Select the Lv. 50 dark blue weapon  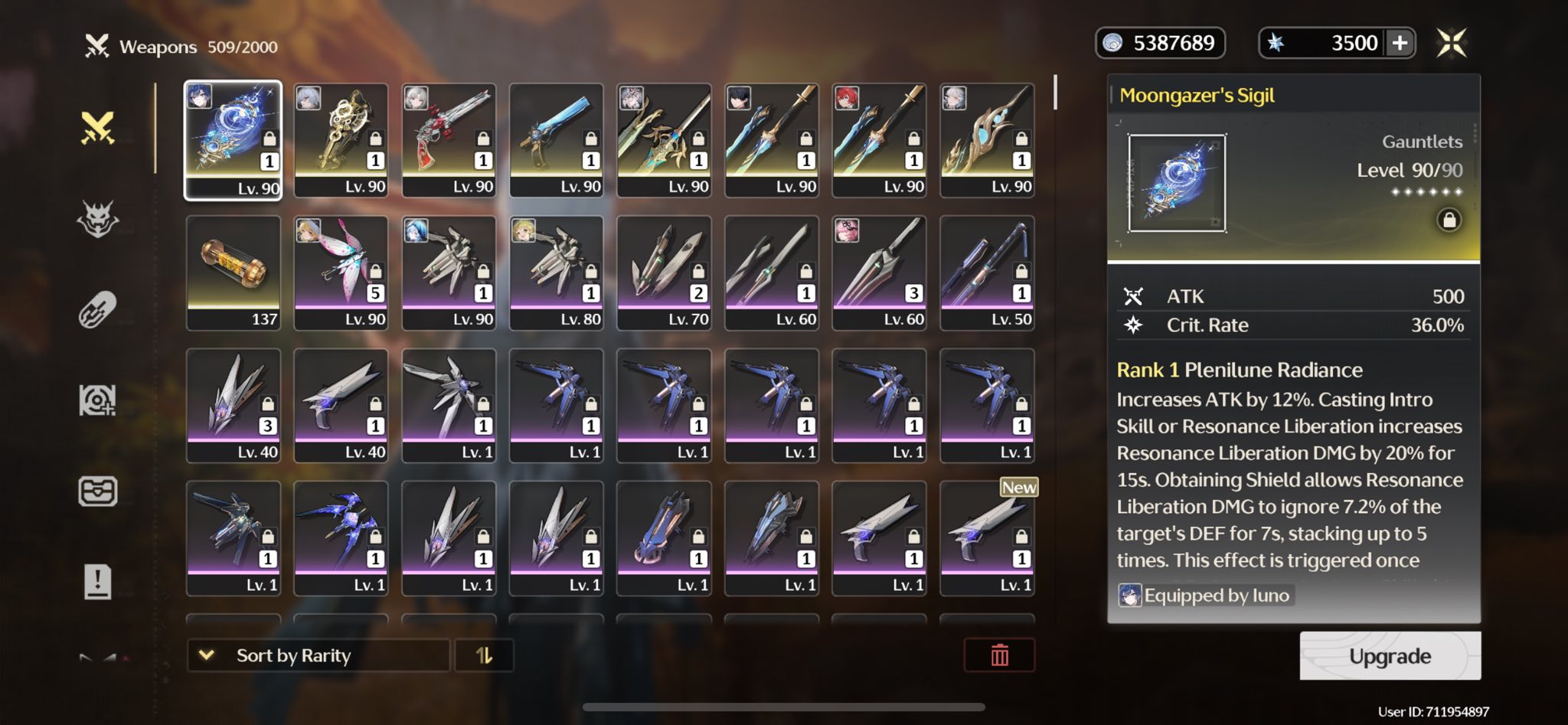pos(987,273)
